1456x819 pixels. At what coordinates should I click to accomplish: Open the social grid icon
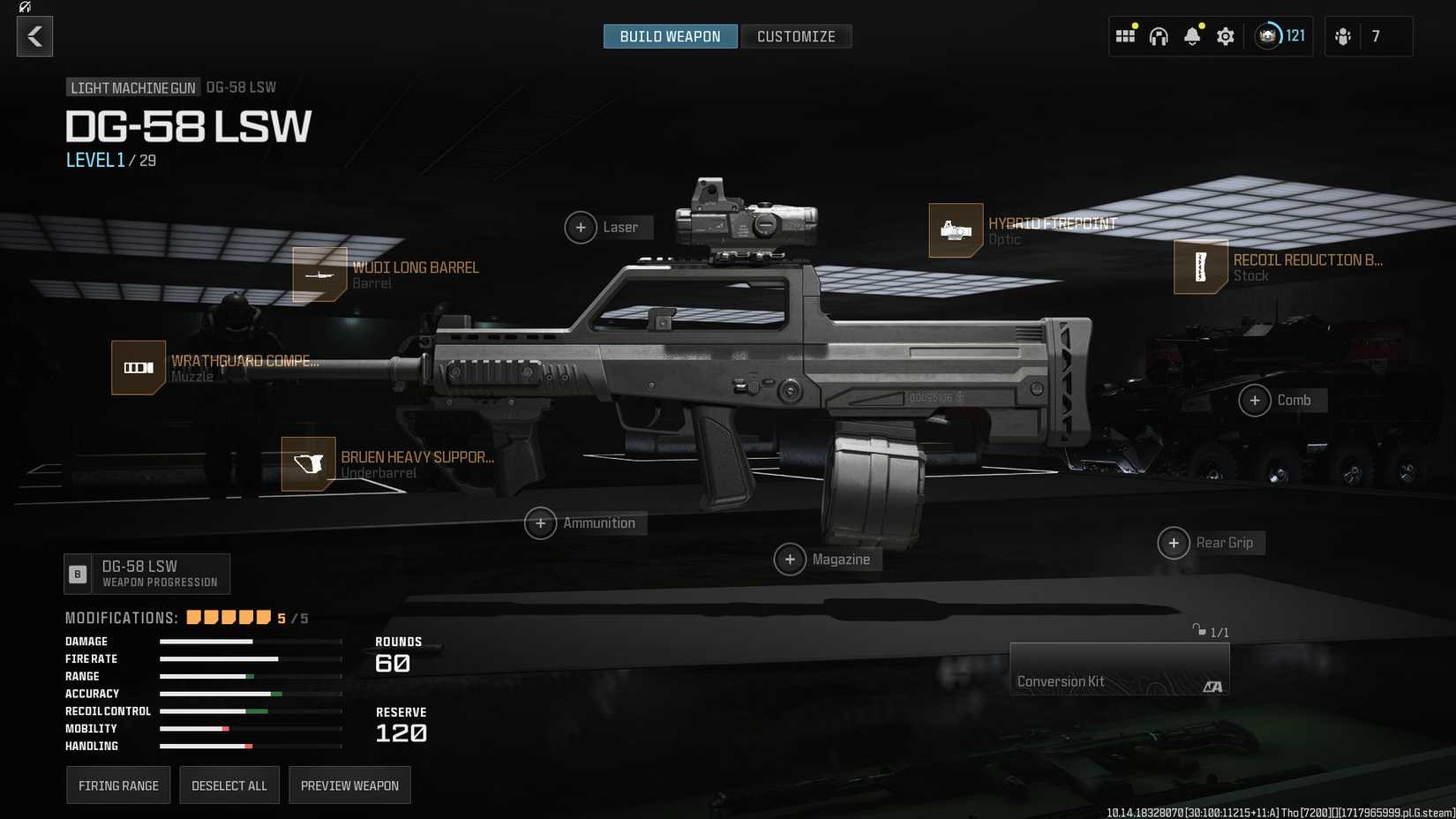1125,36
